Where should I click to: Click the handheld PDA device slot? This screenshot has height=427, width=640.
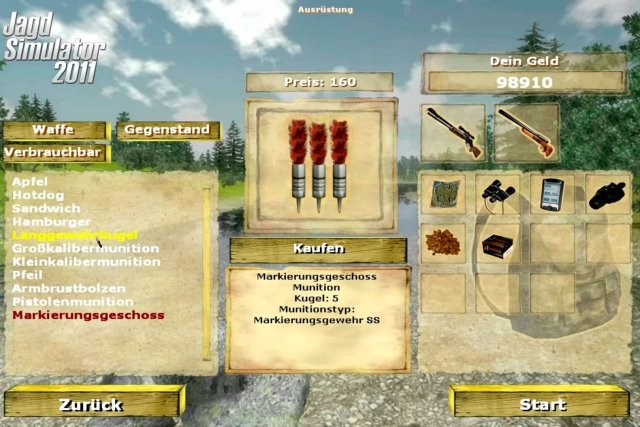tap(553, 193)
